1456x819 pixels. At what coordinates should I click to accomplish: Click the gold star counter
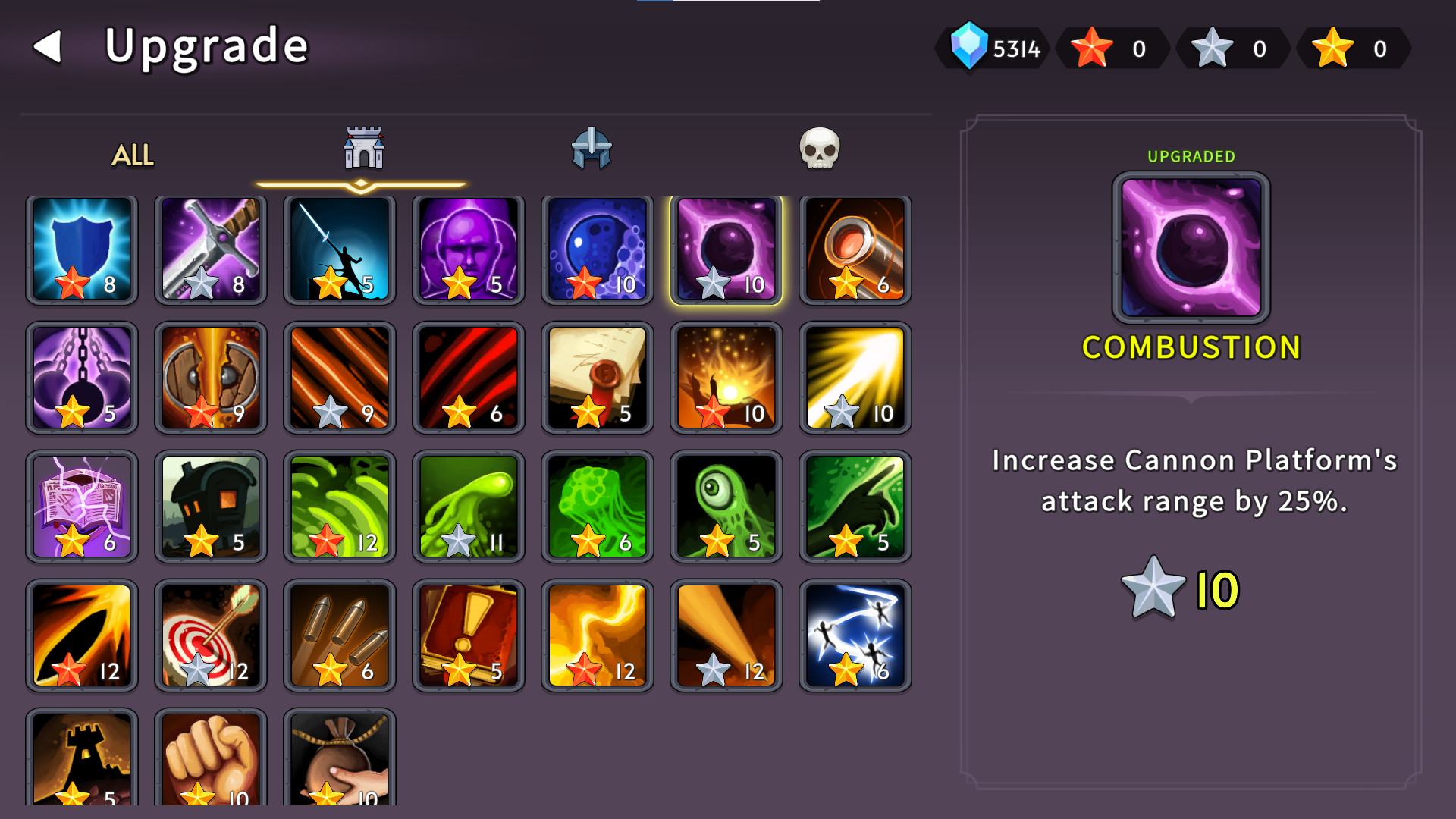pyautogui.click(x=1354, y=49)
